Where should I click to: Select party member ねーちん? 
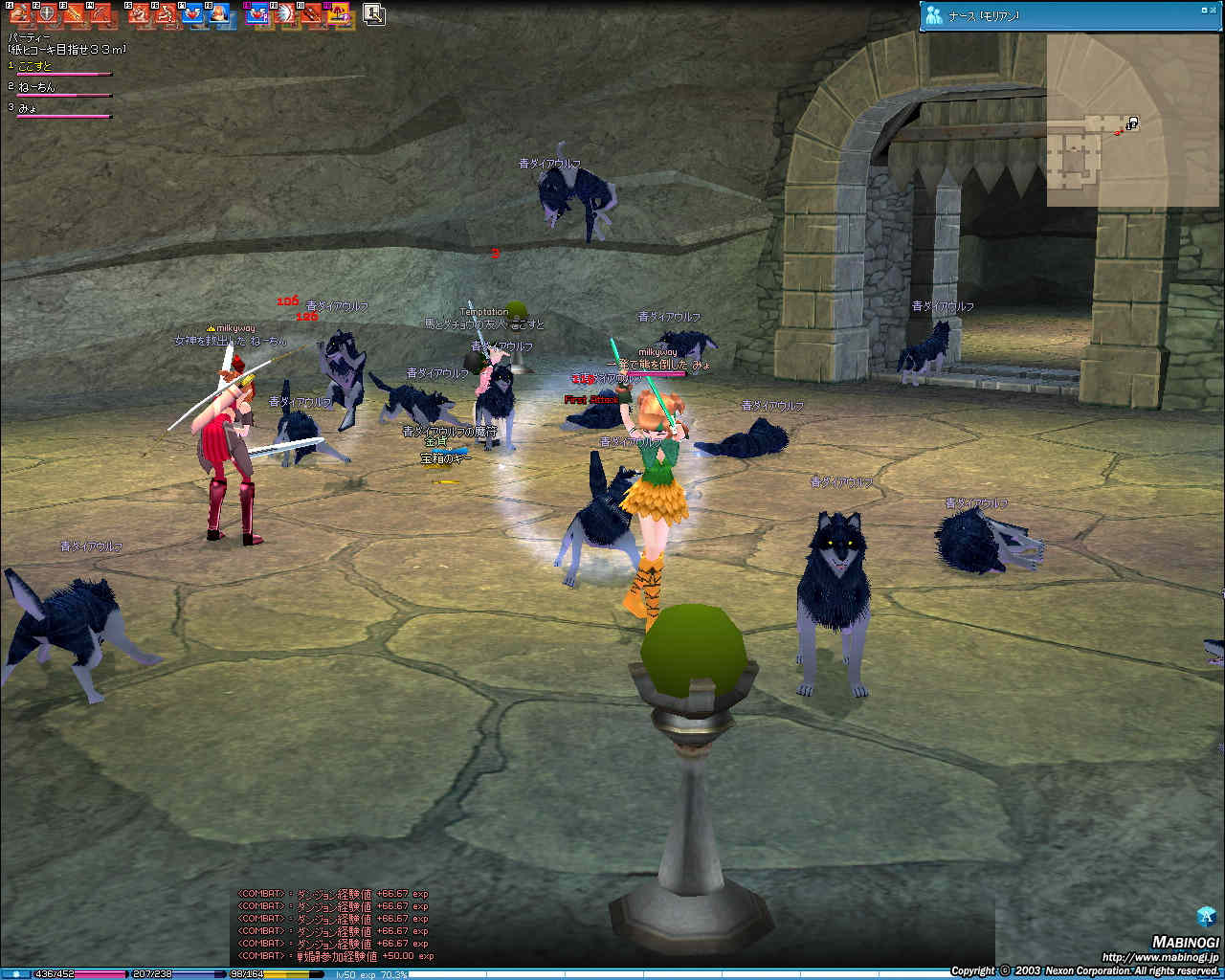point(37,87)
